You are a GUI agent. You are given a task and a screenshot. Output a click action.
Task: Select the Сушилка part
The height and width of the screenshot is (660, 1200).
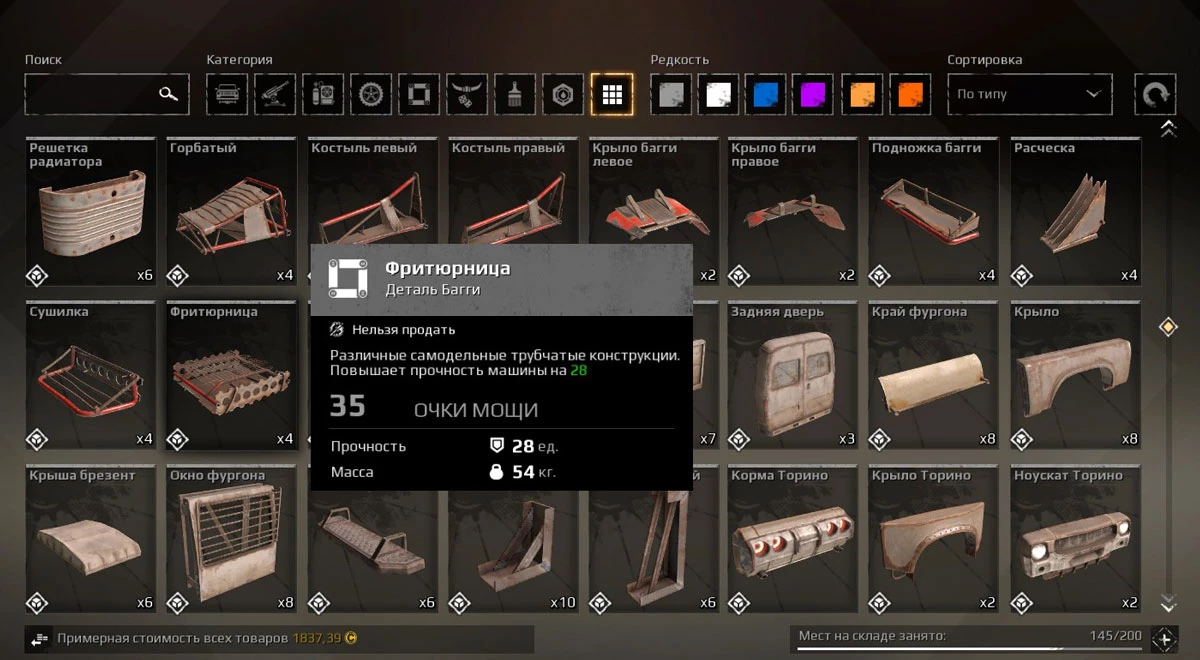coord(90,376)
